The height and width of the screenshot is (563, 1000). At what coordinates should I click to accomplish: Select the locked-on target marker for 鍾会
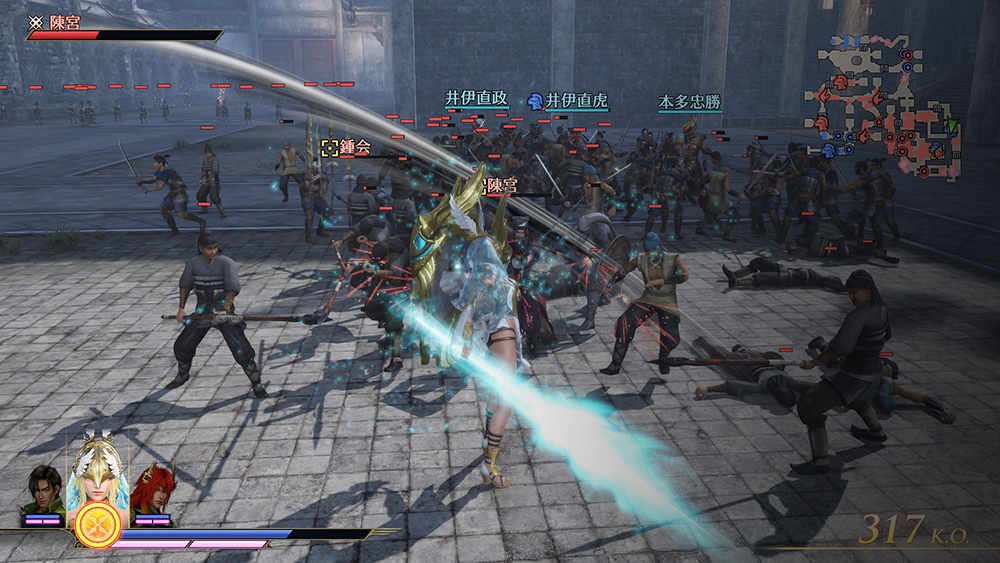[x=329, y=147]
